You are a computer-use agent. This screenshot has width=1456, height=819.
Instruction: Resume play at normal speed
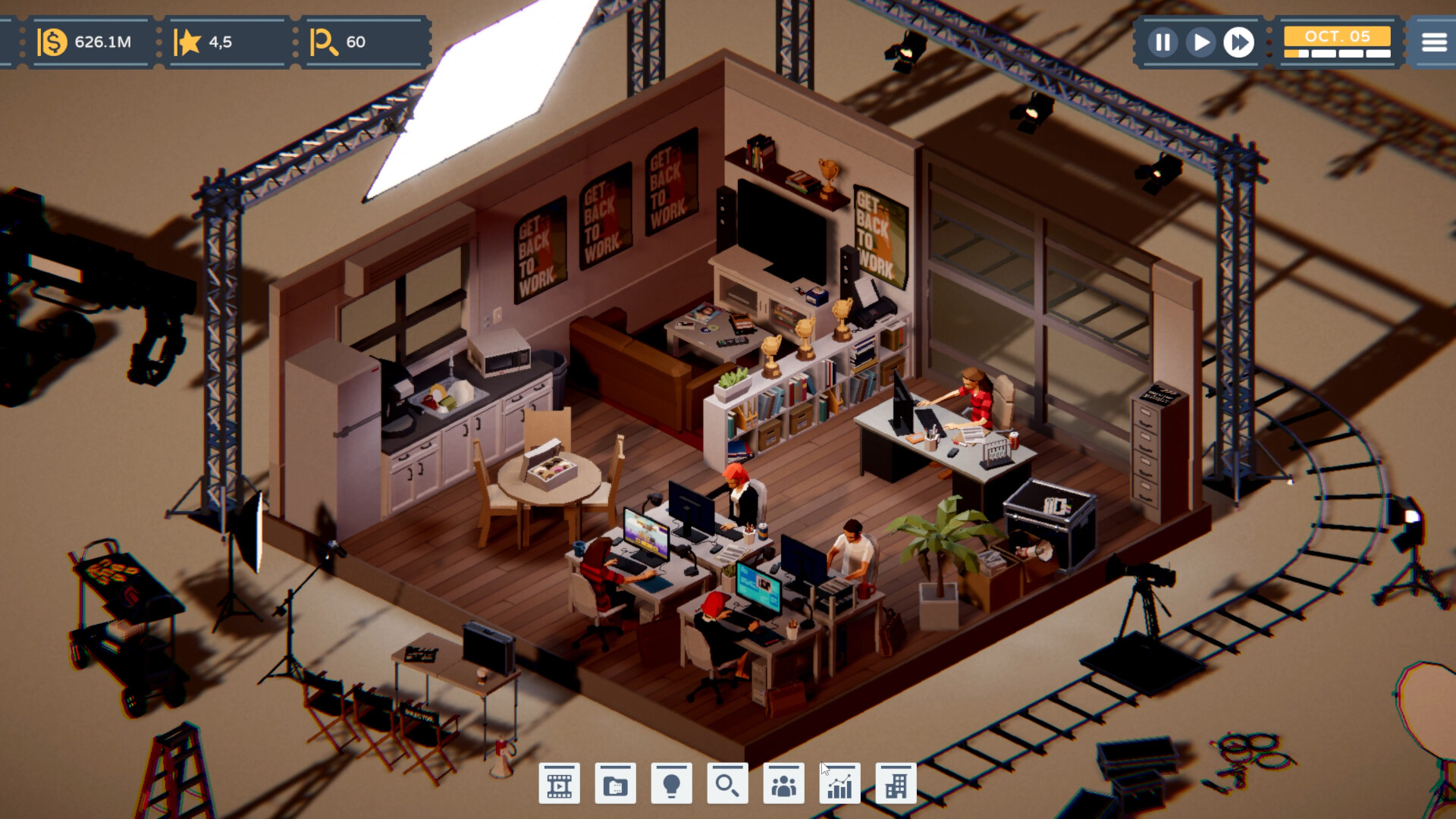(x=1200, y=43)
